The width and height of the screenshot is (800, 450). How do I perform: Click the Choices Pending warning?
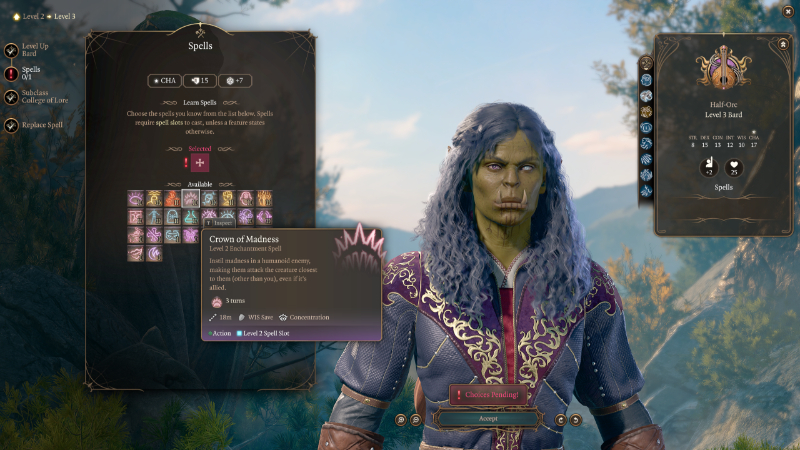pos(488,395)
